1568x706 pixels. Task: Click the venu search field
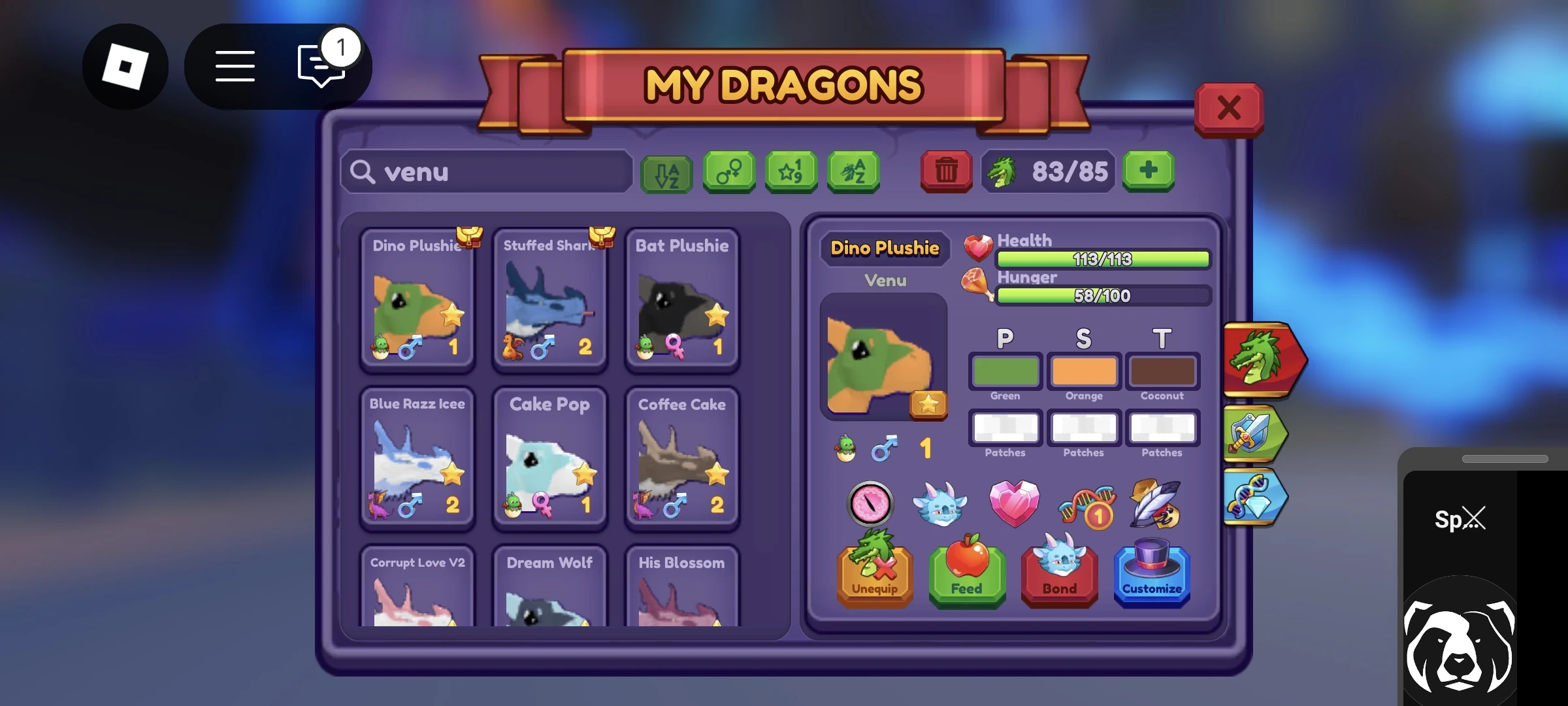coord(487,171)
